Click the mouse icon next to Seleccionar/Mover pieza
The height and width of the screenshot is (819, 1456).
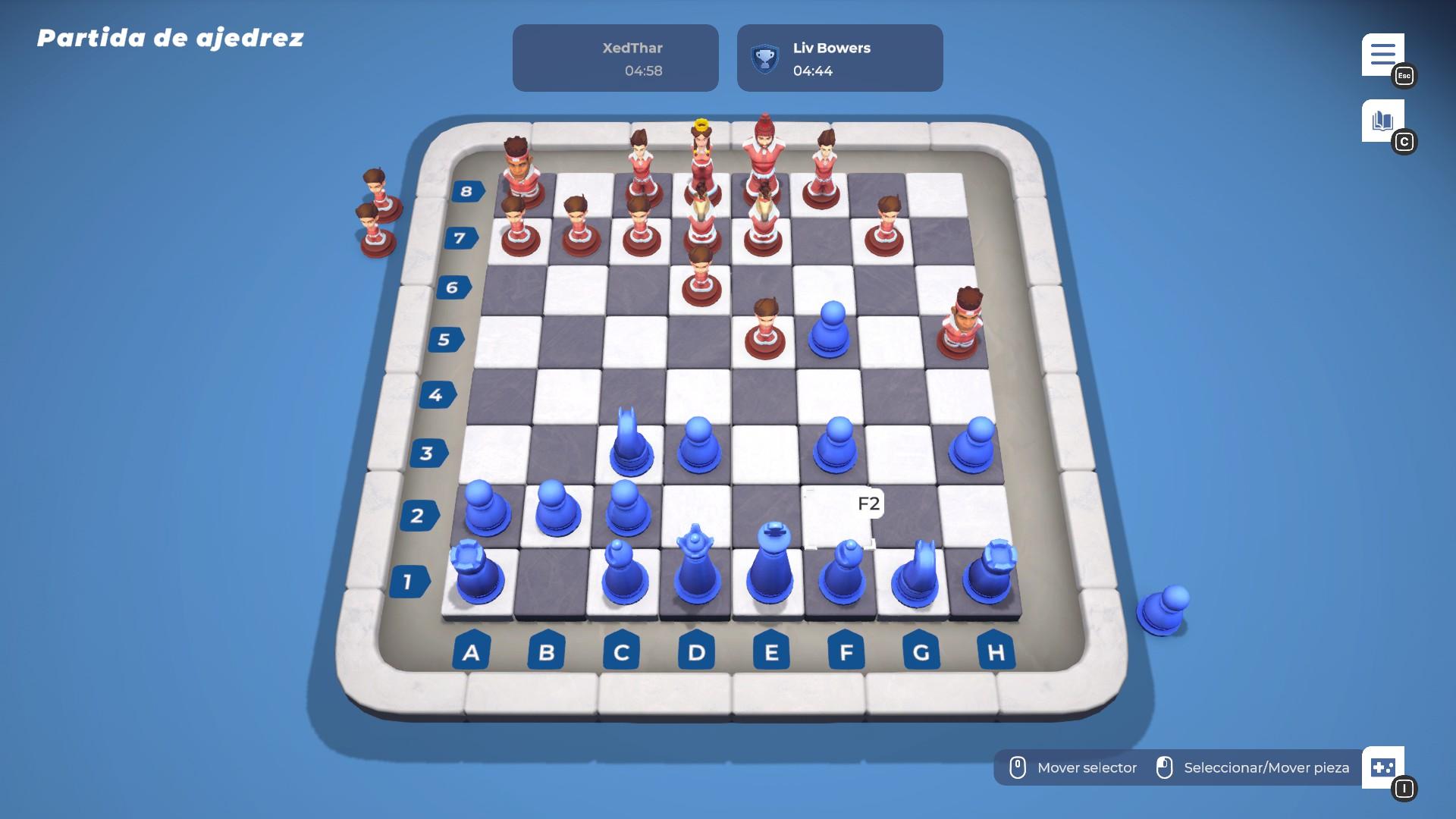[x=1166, y=767]
